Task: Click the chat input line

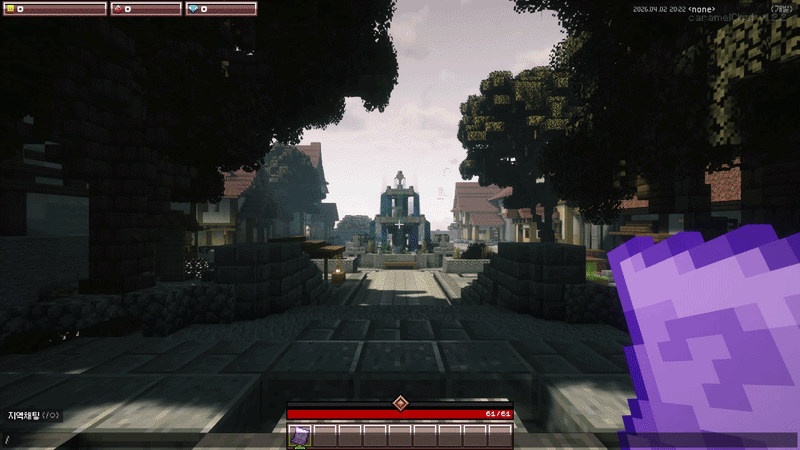Action: click(140, 439)
